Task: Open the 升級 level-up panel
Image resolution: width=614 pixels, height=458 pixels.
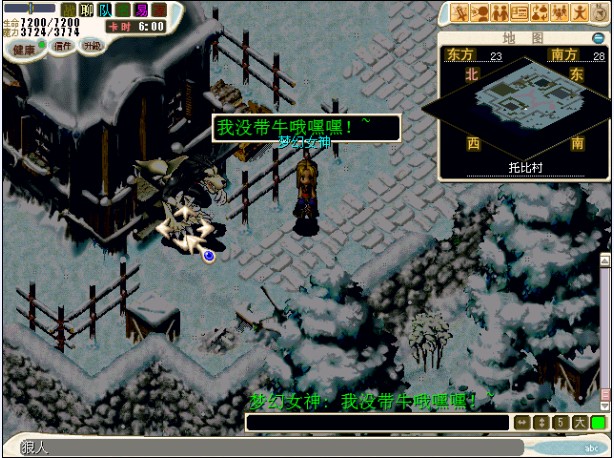Action: [92, 46]
